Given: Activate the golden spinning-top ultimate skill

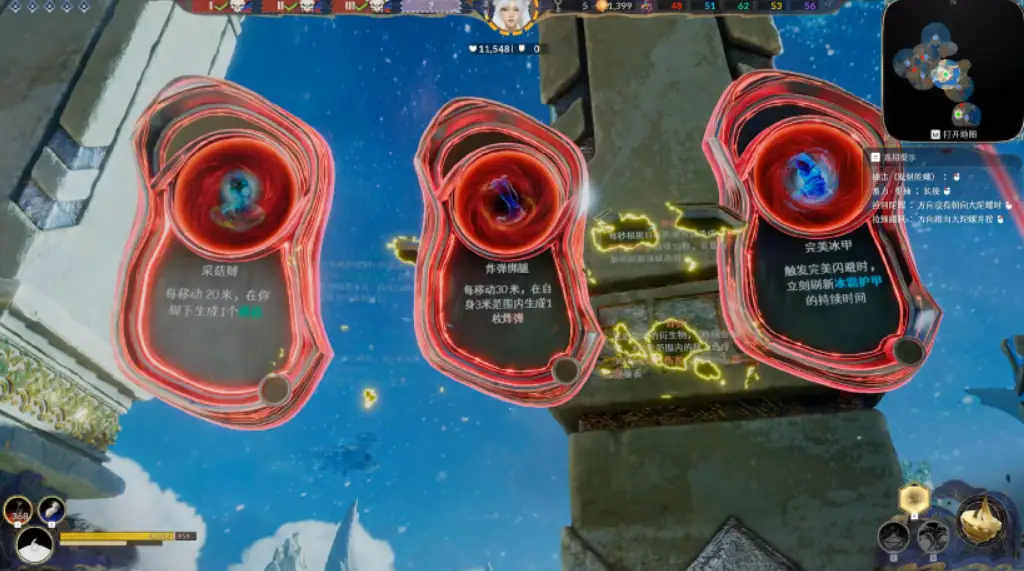Looking at the screenshot, I should (x=980, y=518).
